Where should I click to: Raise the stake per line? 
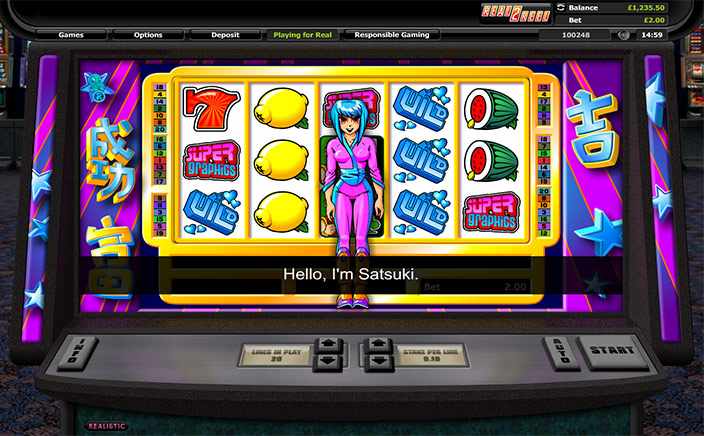(377, 345)
